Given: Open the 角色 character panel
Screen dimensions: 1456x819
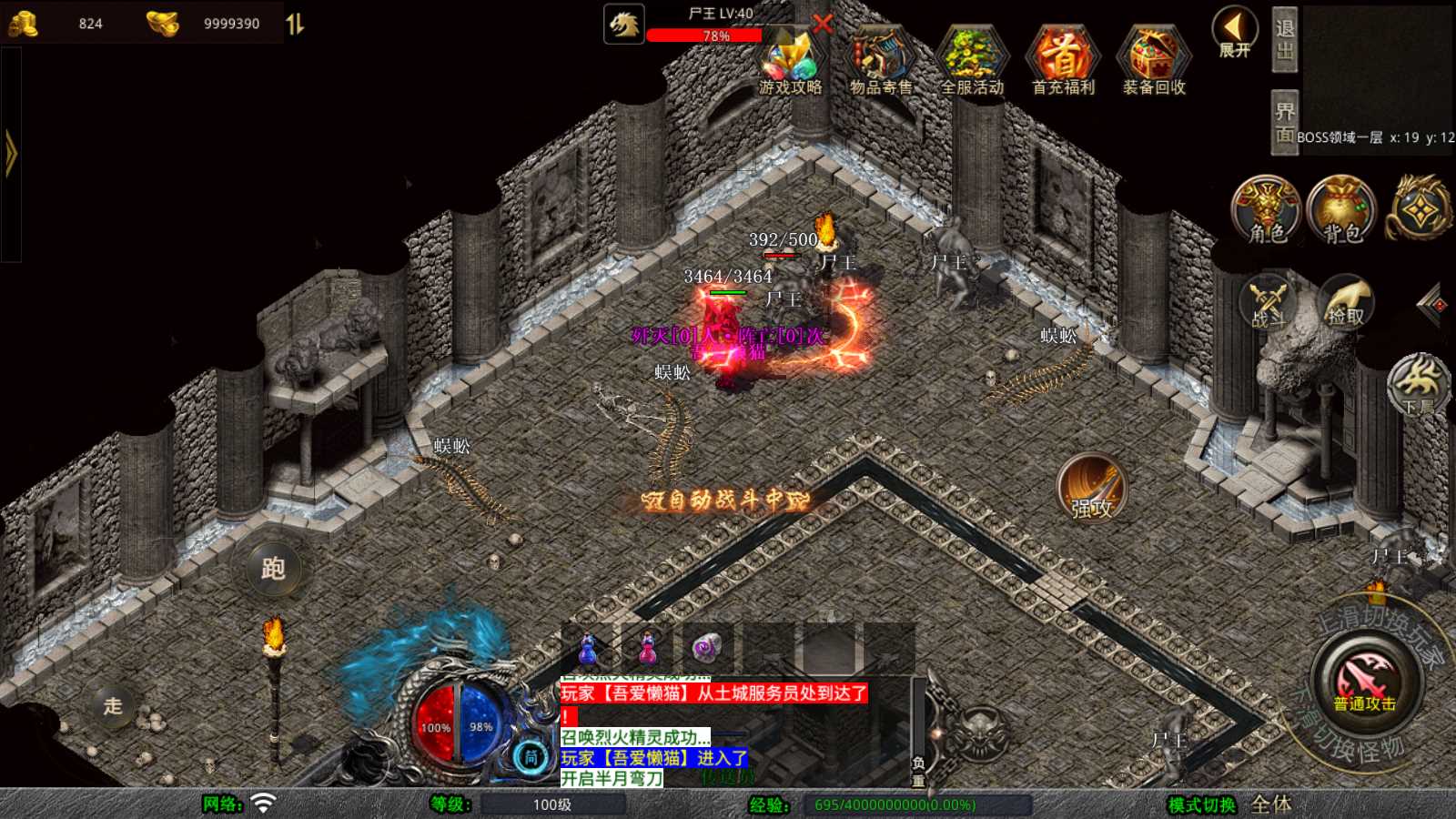Looking at the screenshot, I should 1267,210.
